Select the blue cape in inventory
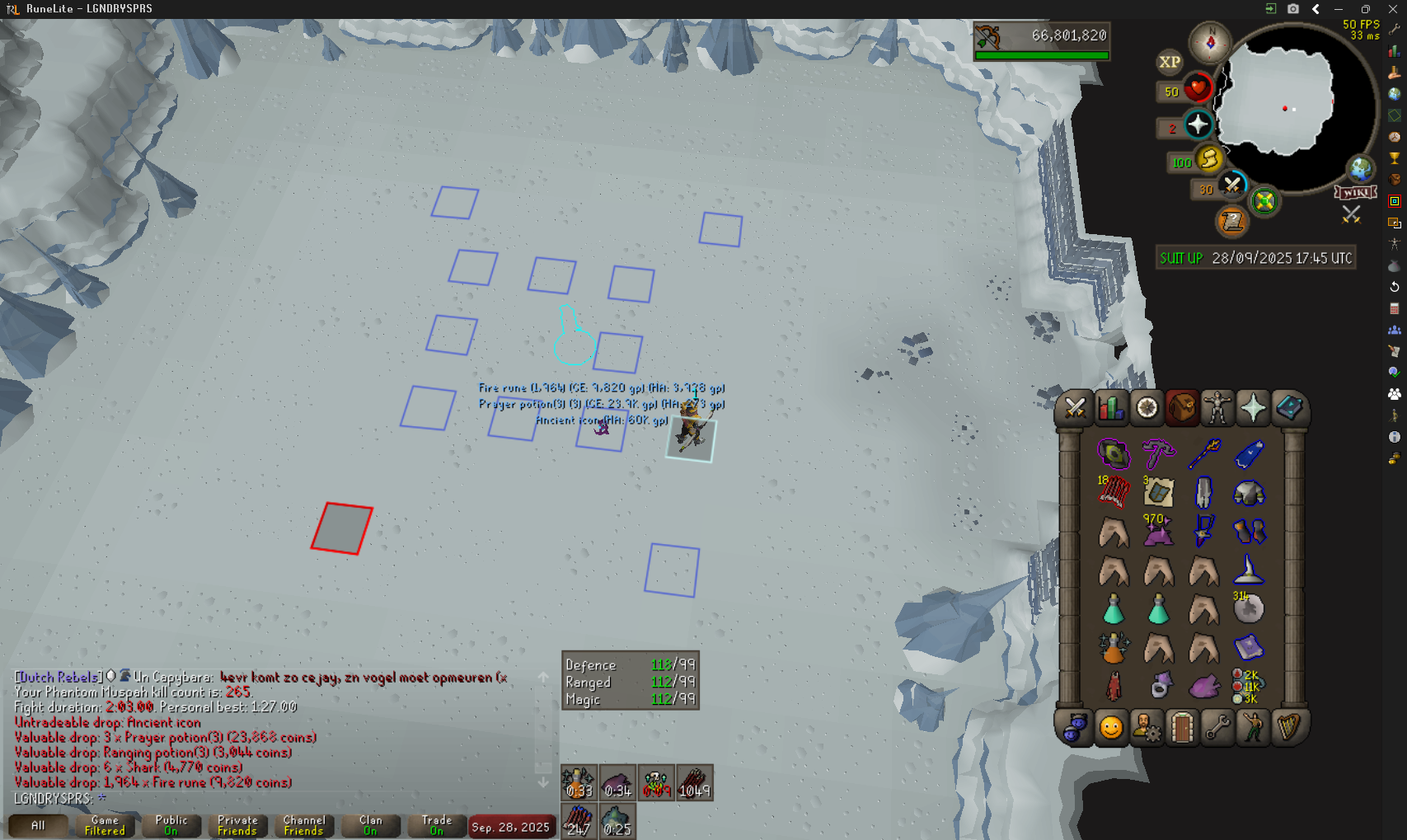 coord(1249,453)
